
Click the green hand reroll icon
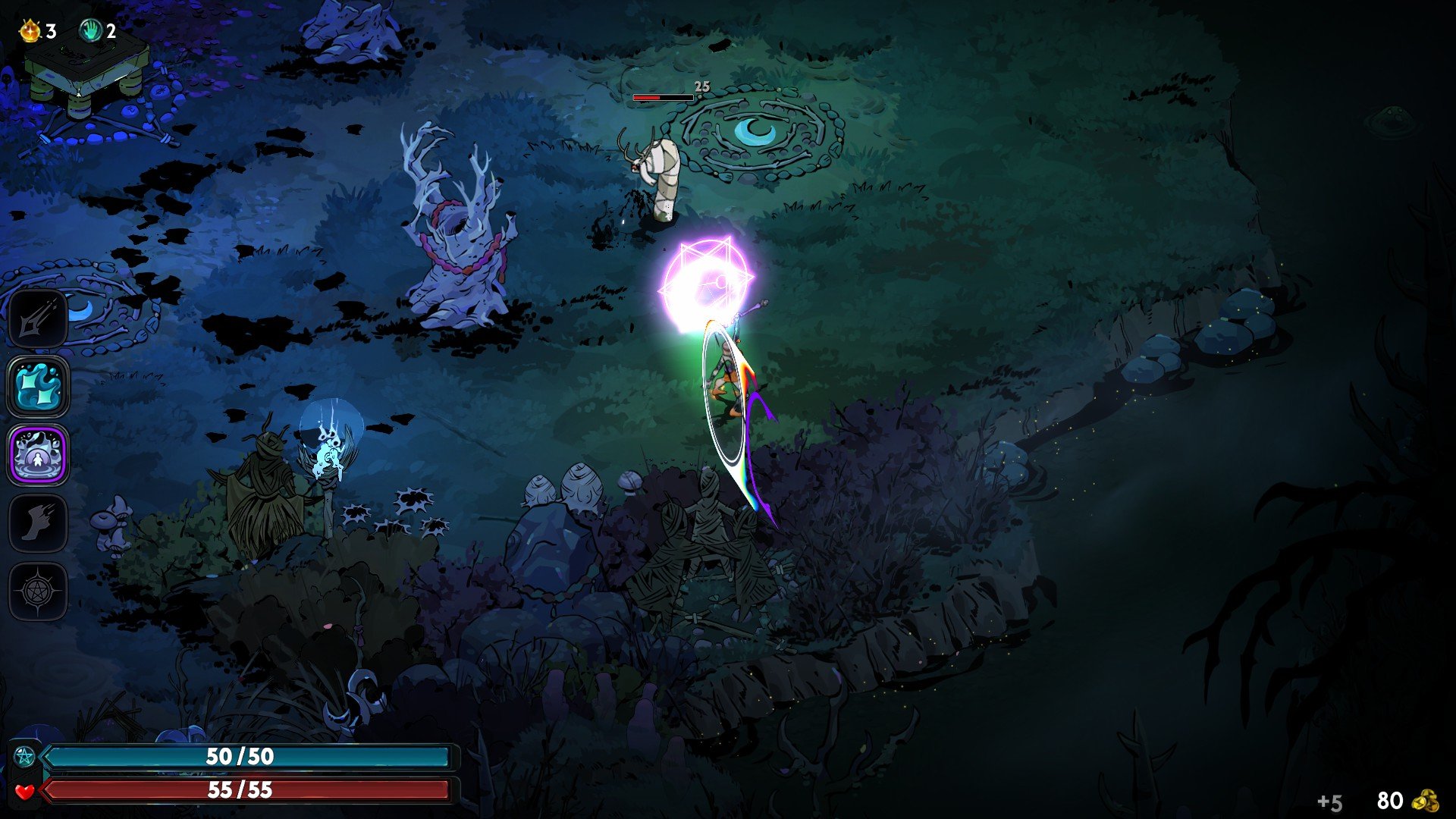coord(91,31)
